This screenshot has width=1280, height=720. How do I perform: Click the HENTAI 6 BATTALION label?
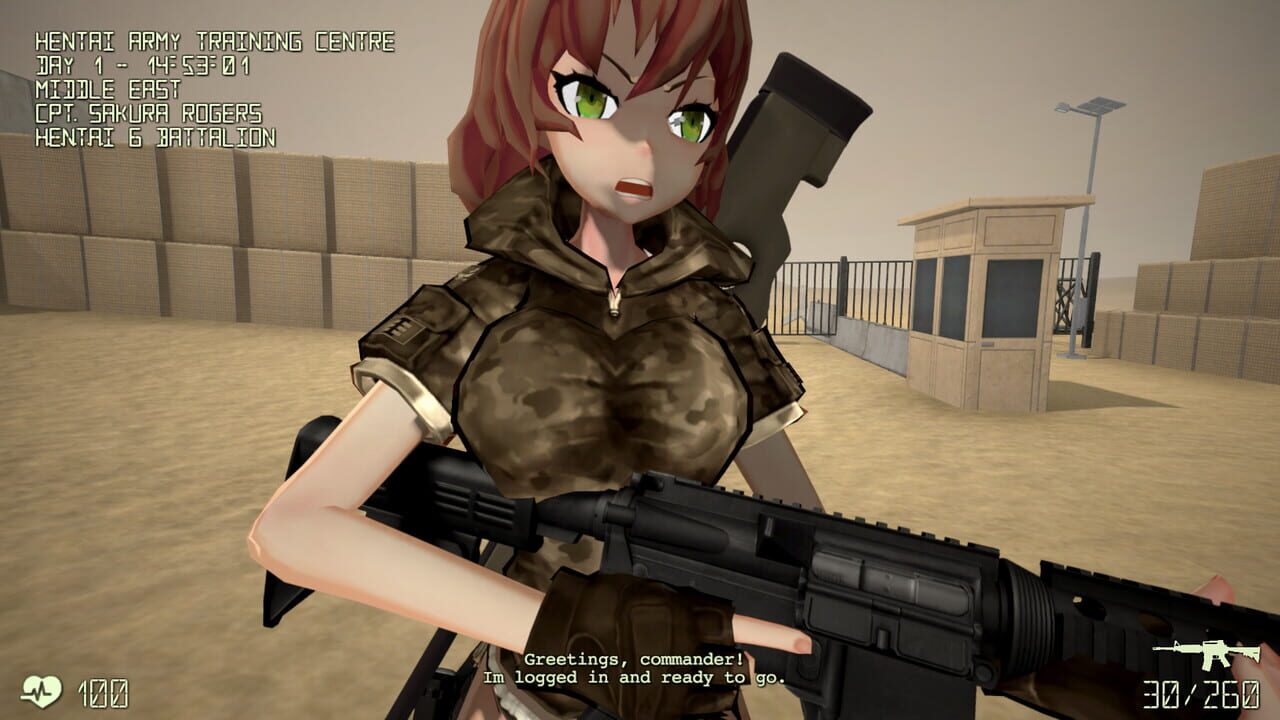153,139
